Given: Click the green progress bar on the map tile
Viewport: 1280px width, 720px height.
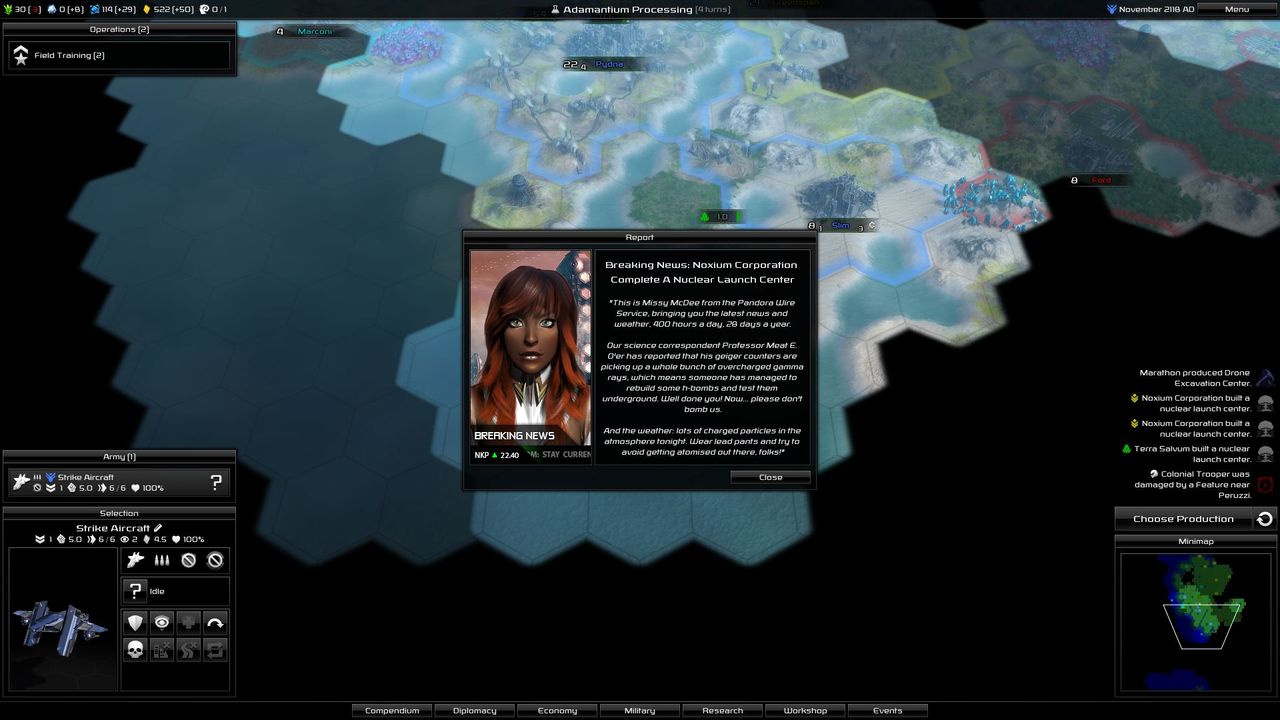Looking at the screenshot, I should click(718, 215).
